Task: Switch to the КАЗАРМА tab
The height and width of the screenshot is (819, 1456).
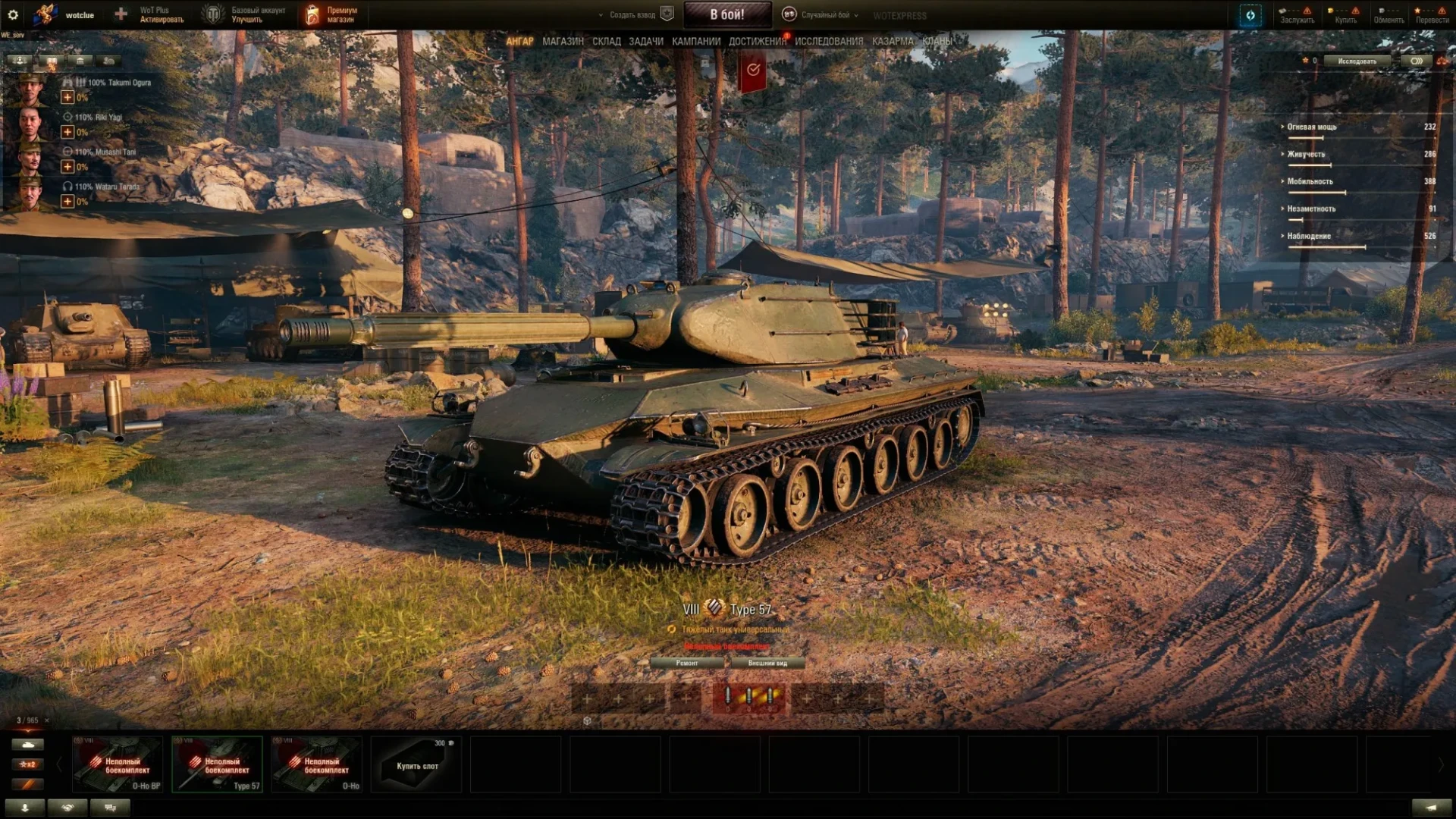Action: [892, 42]
